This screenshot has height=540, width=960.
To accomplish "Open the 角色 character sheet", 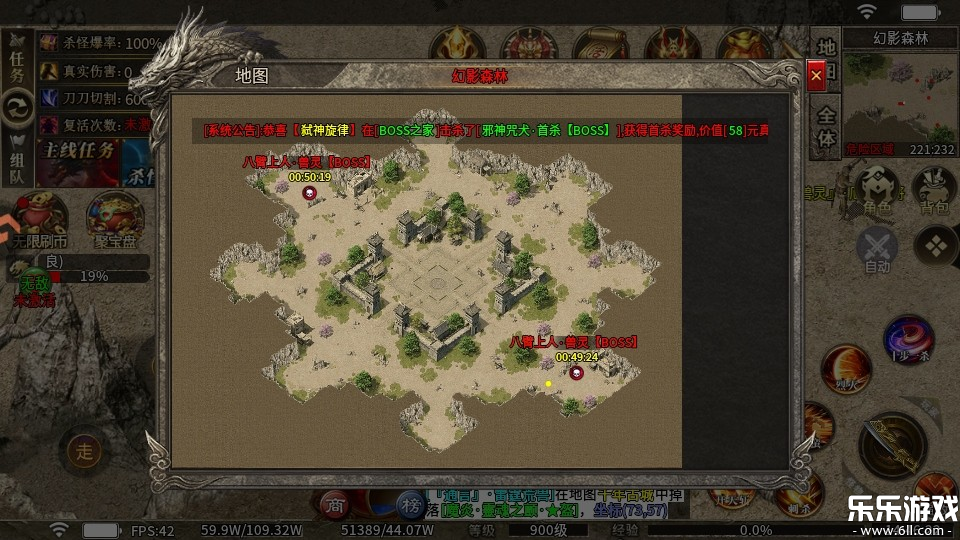I will (878, 190).
